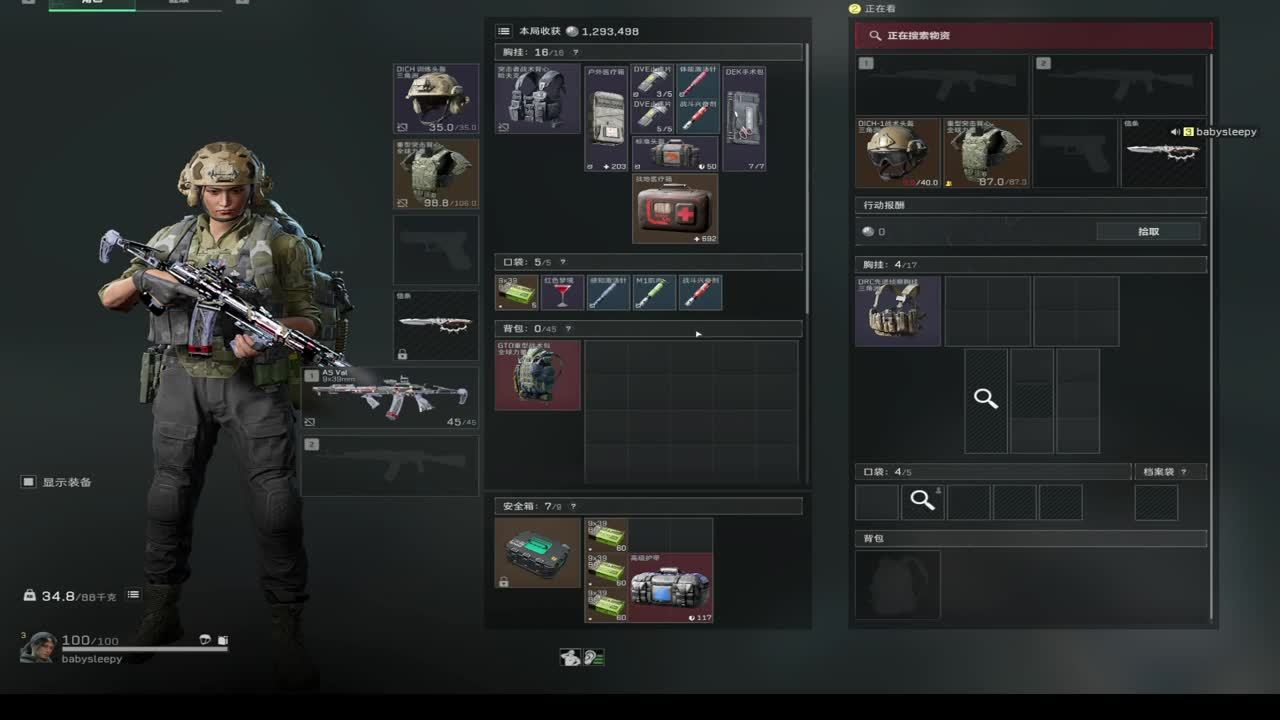Select the GTI heavy tactical backpack
The width and height of the screenshot is (1280, 720).
point(537,375)
